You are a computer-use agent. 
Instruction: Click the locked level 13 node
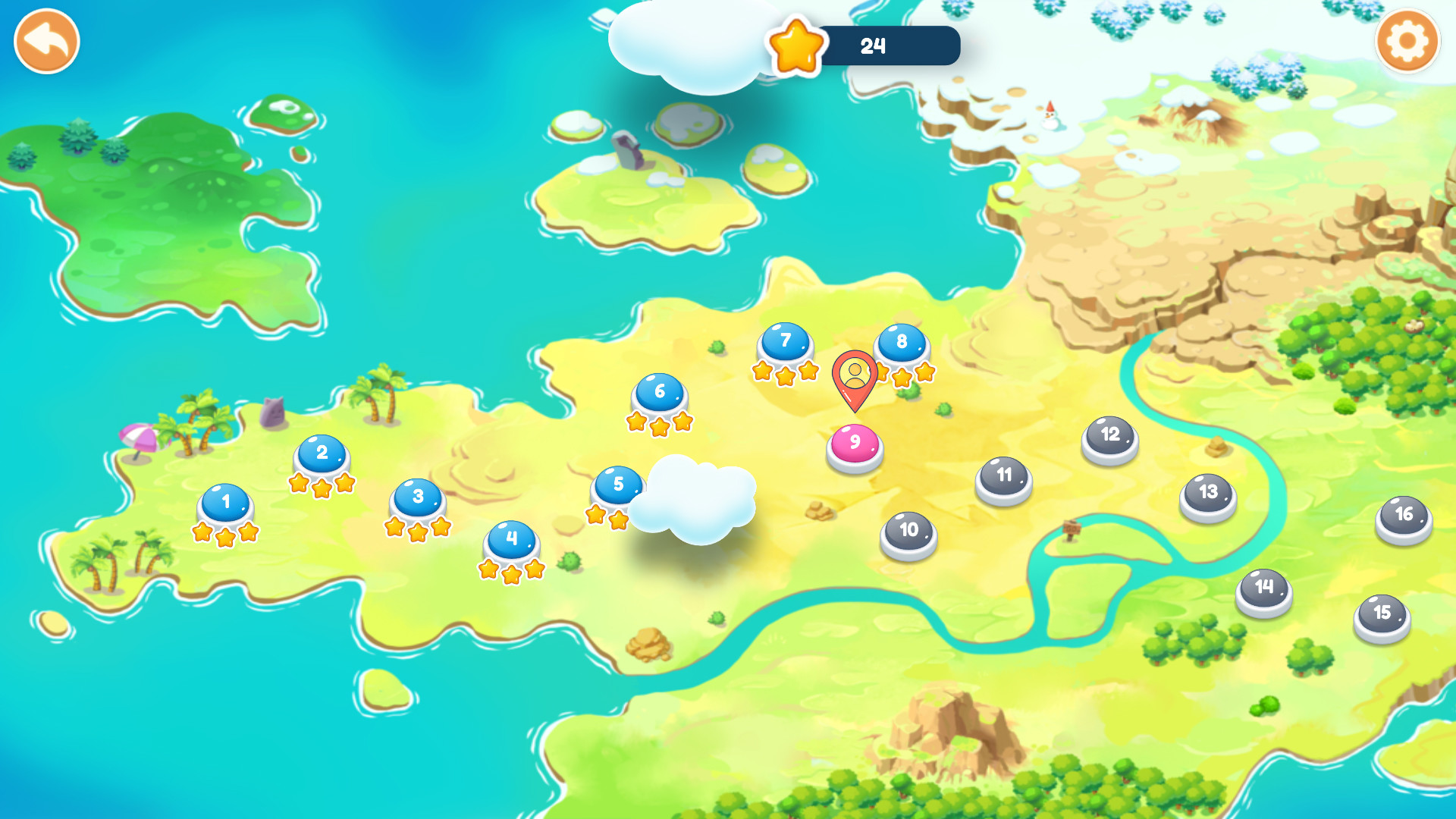point(1208,494)
